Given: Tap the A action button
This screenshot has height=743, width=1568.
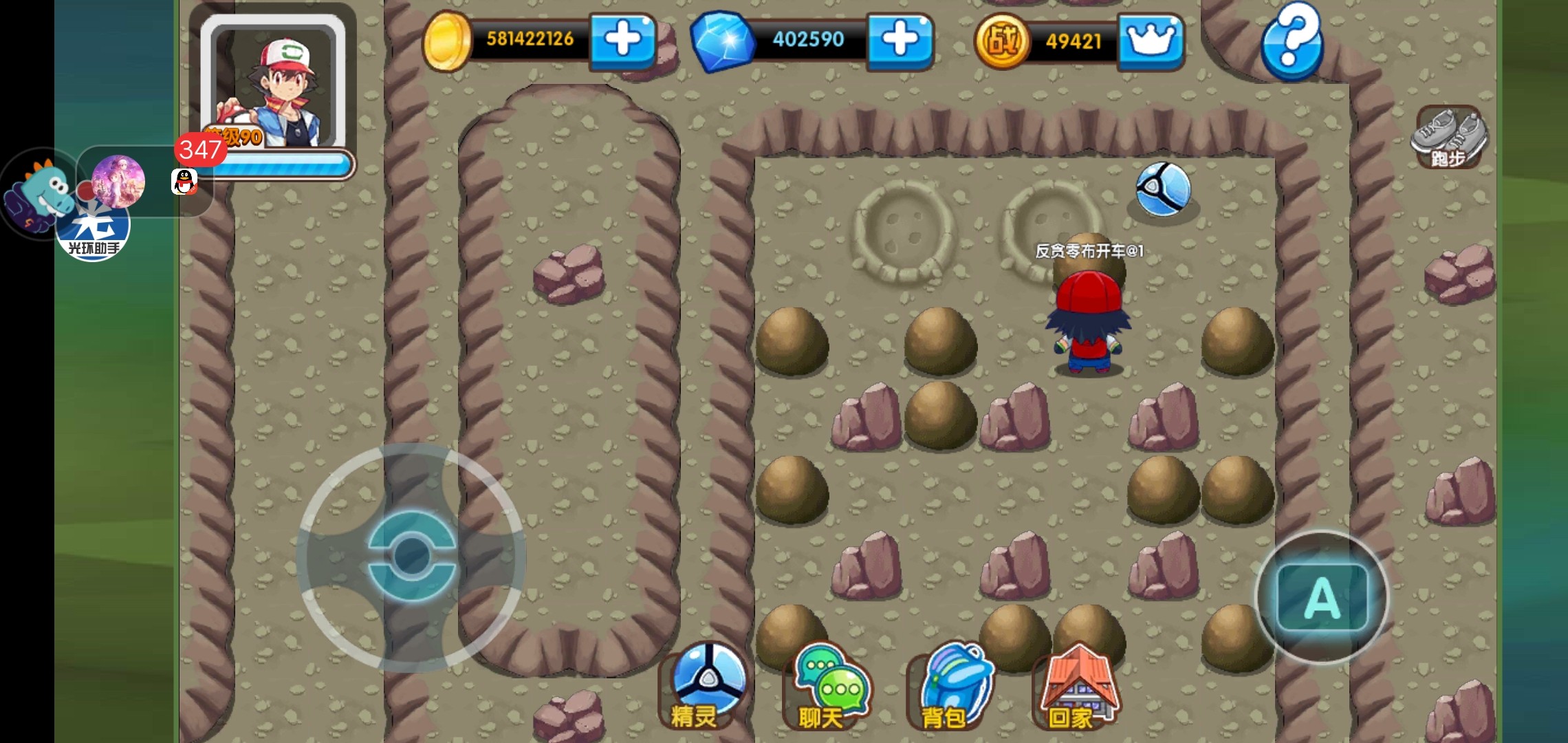Looking at the screenshot, I should 1322,597.
